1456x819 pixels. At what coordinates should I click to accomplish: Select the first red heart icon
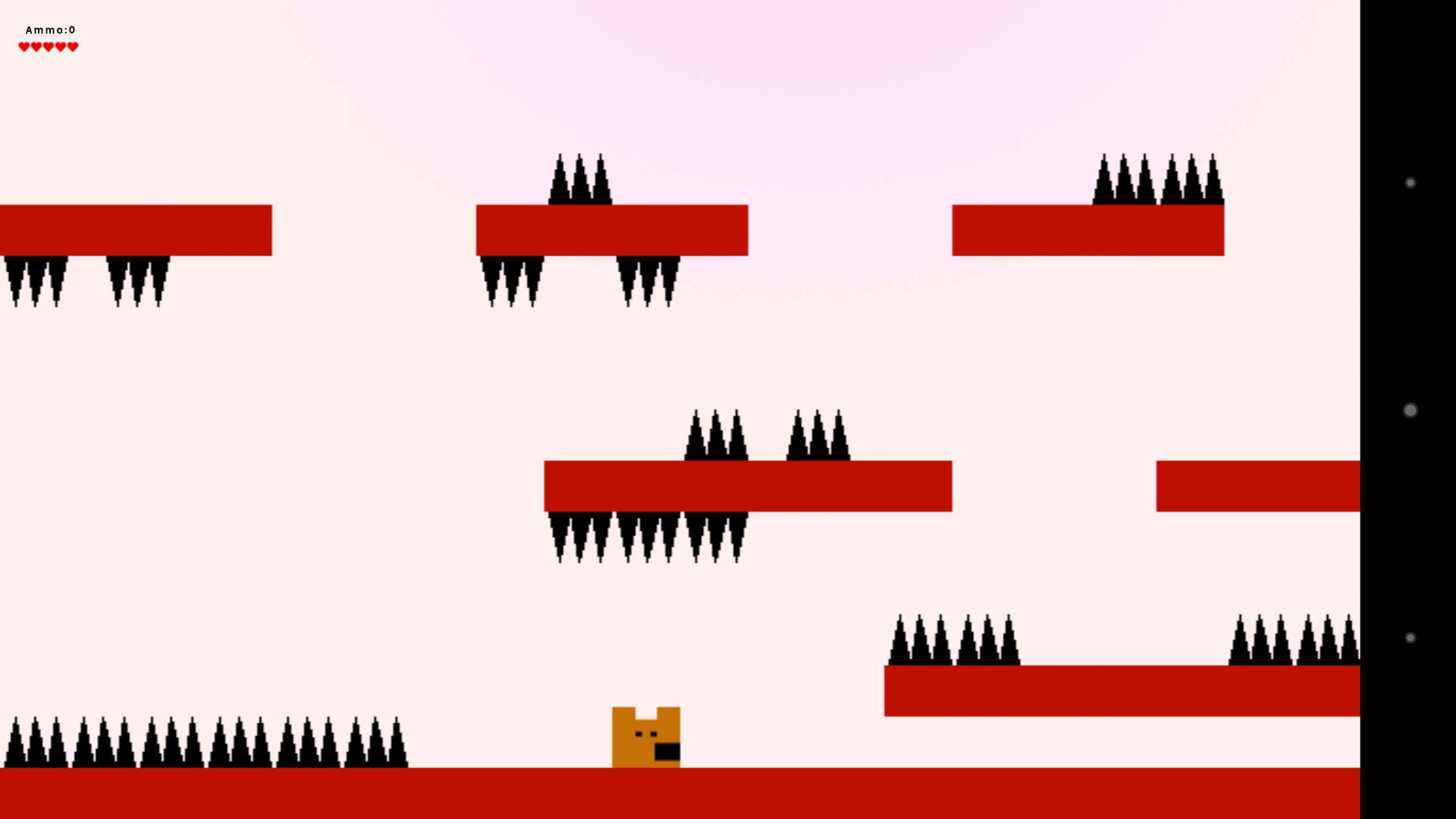pos(24,46)
